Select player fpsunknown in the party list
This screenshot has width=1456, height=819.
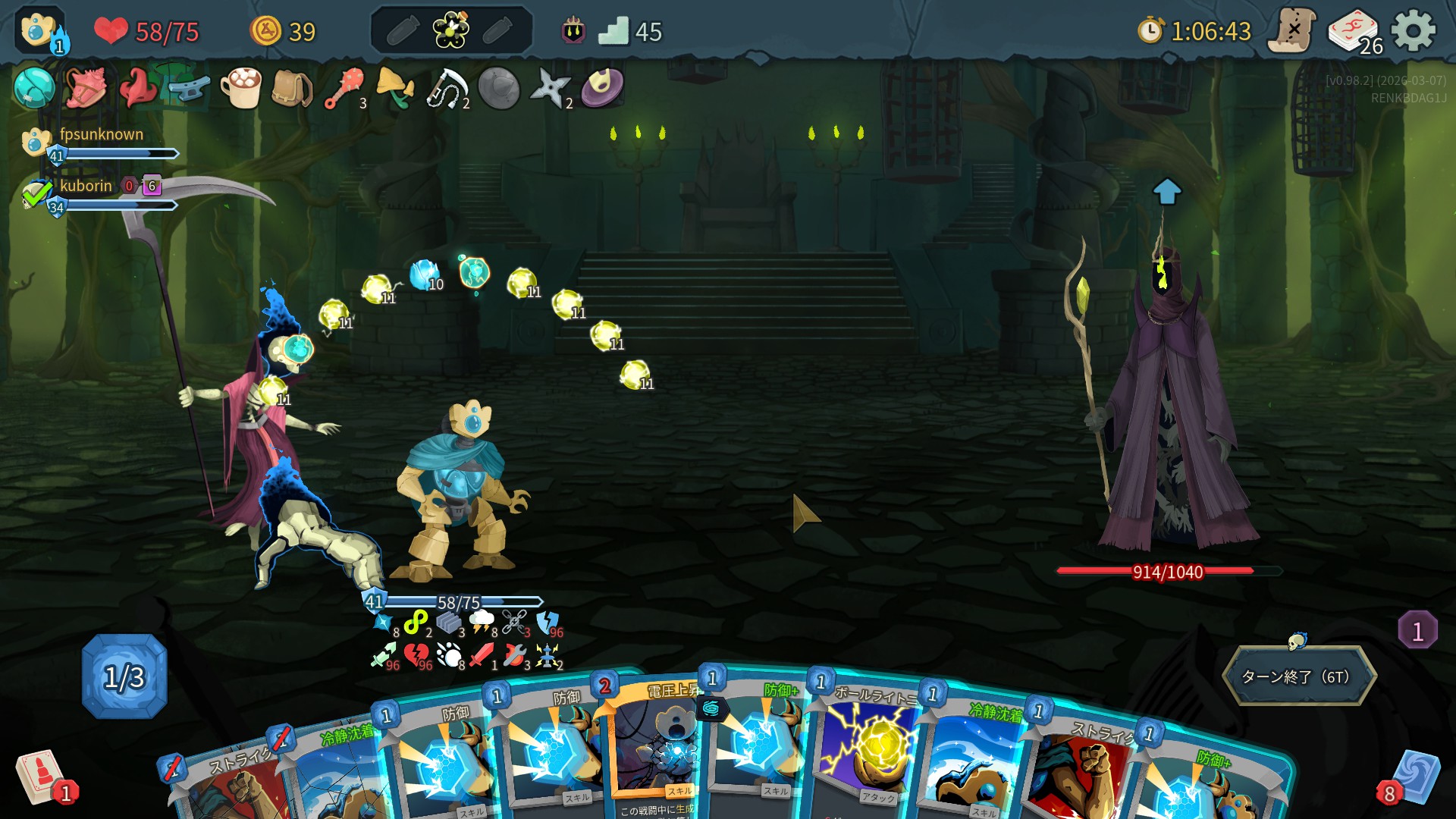click(x=100, y=135)
